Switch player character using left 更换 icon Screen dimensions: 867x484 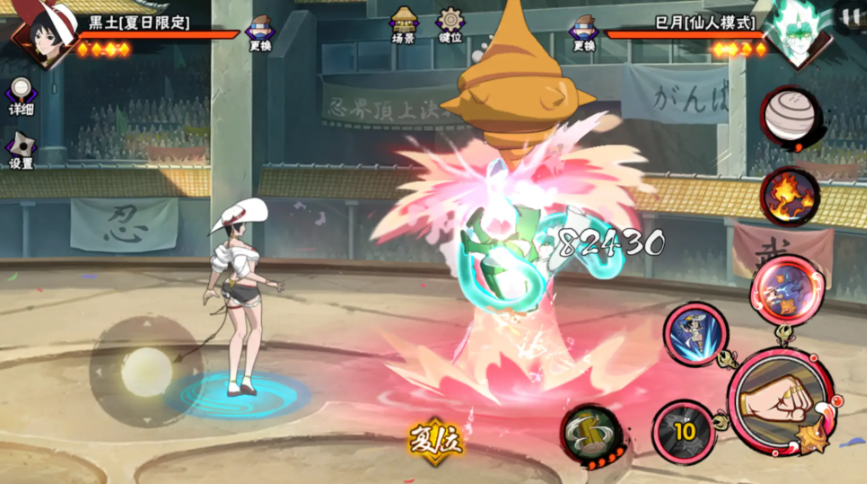pyautogui.click(x=260, y=32)
